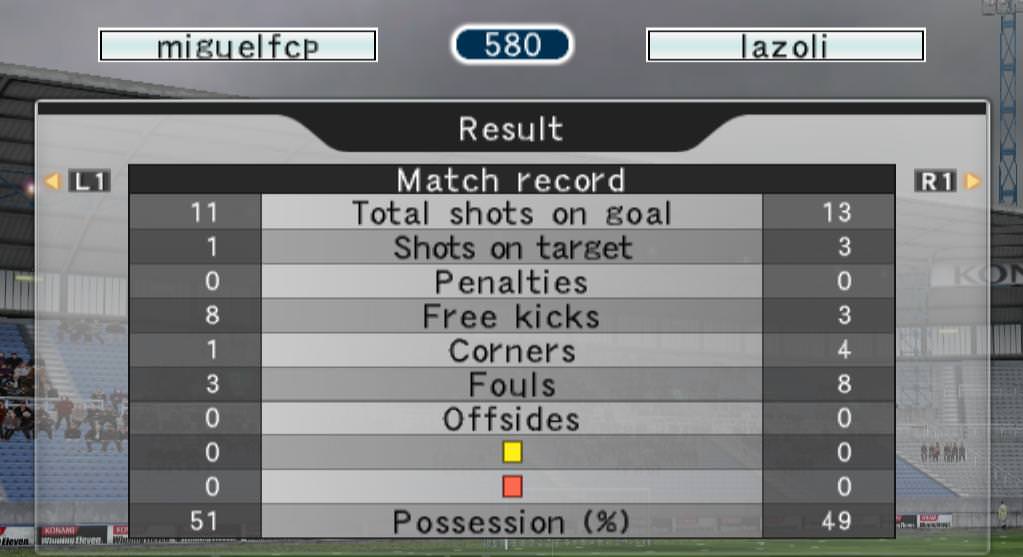Select the miguelfcp player name box
The image size is (1023, 557).
click(x=238, y=46)
